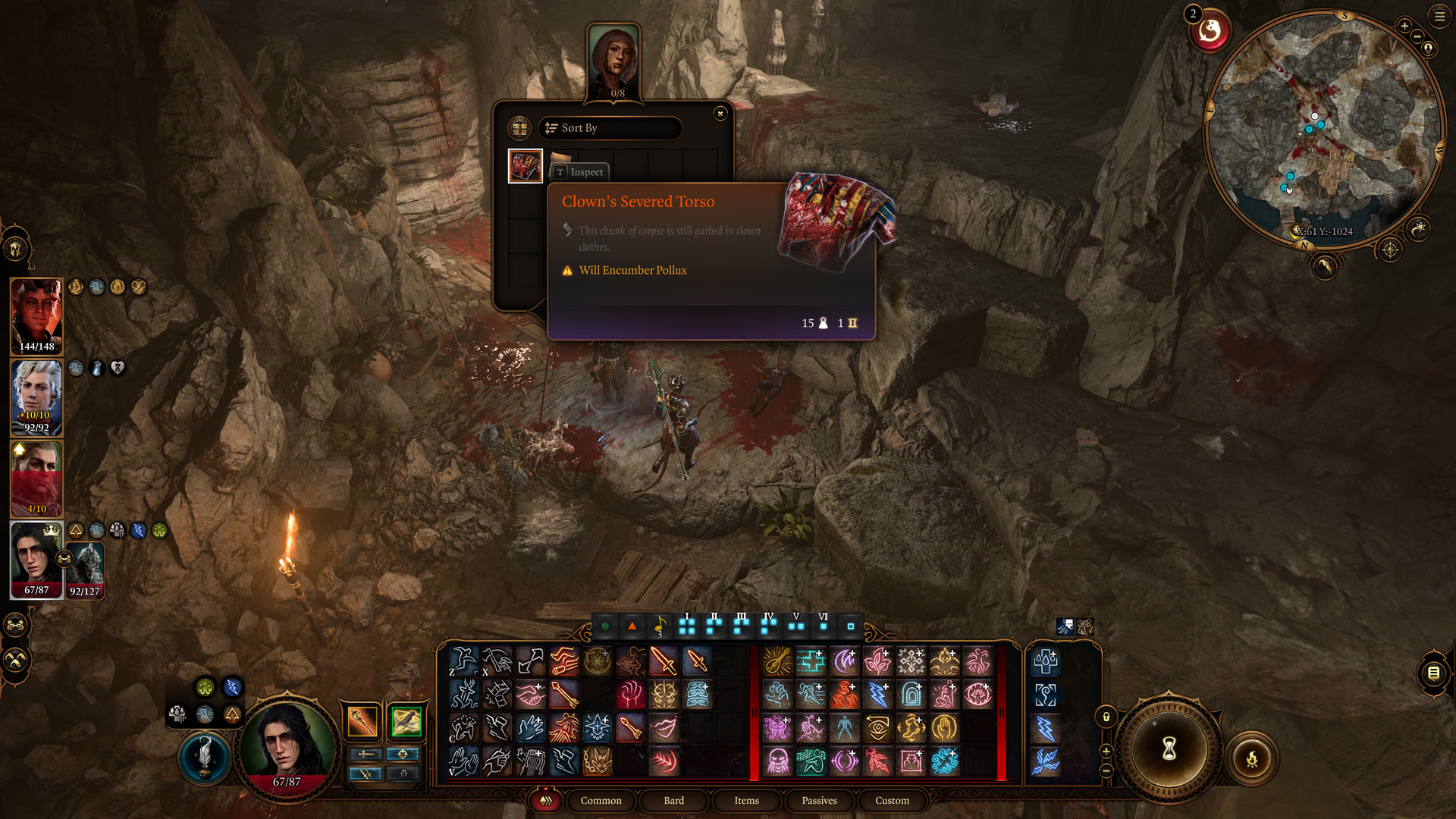This screenshot has width=1456, height=819.
Task: Open the Sort By dropdown
Action: click(x=610, y=128)
